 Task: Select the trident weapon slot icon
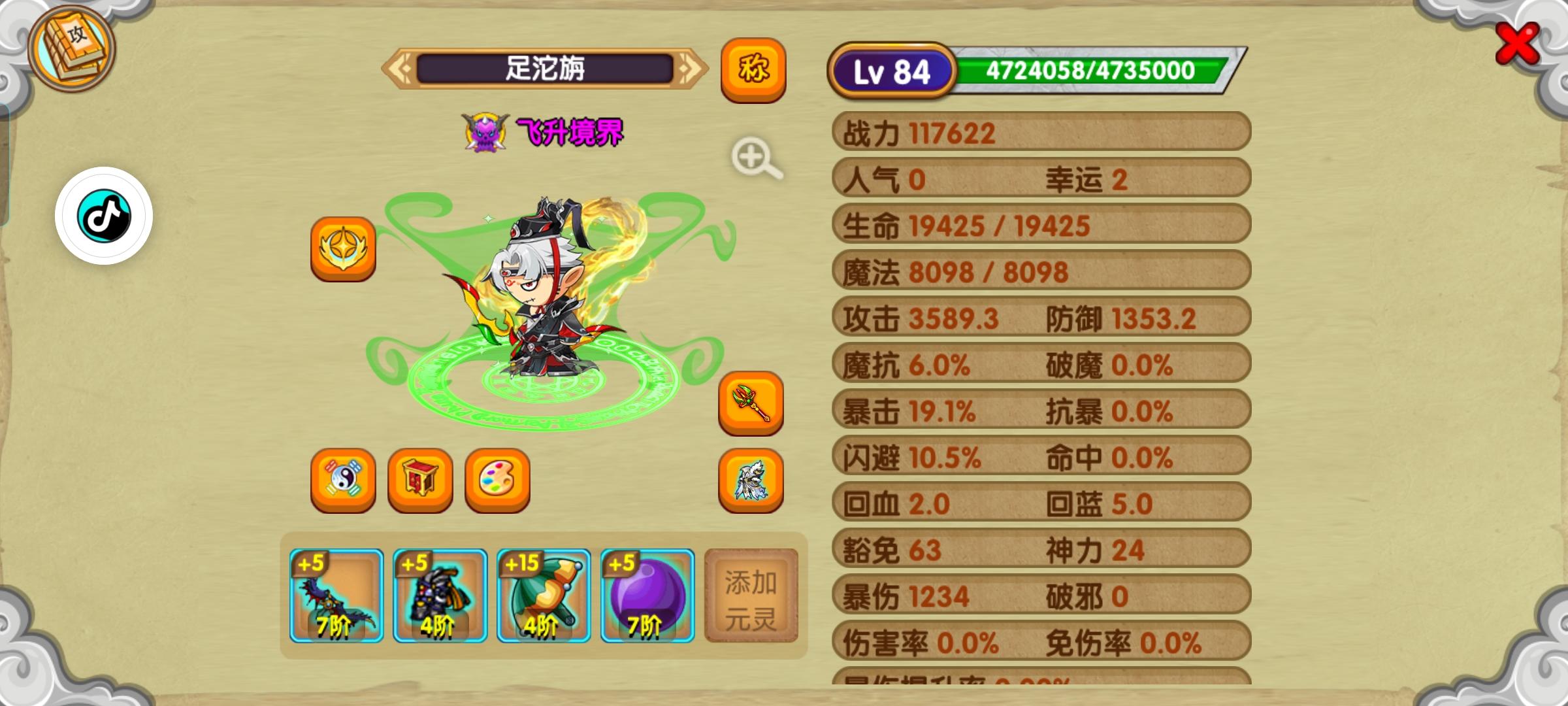click(751, 404)
